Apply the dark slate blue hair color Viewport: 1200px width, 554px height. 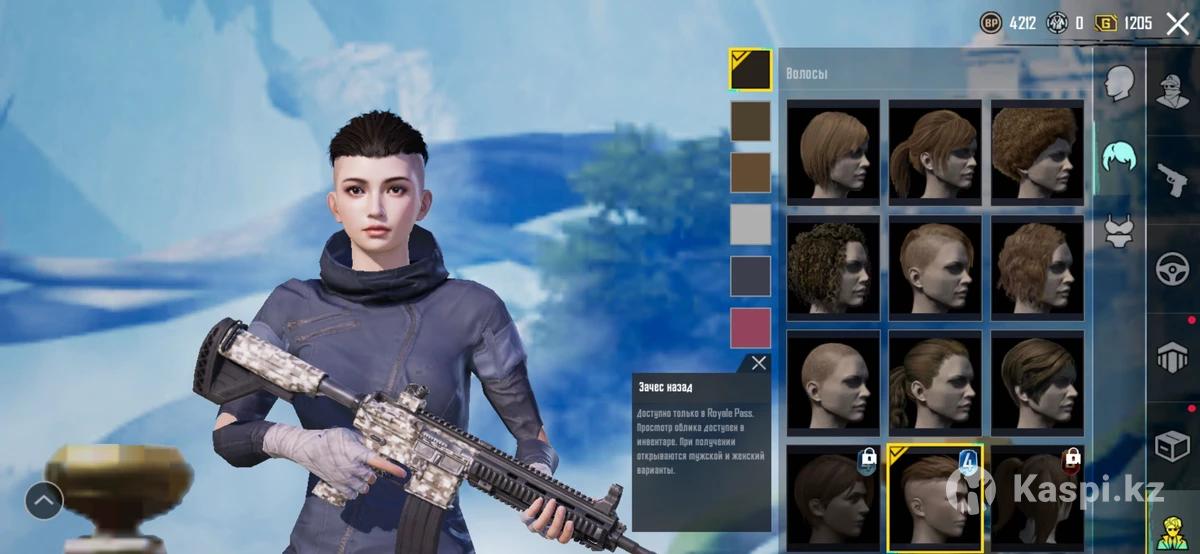[x=750, y=276]
